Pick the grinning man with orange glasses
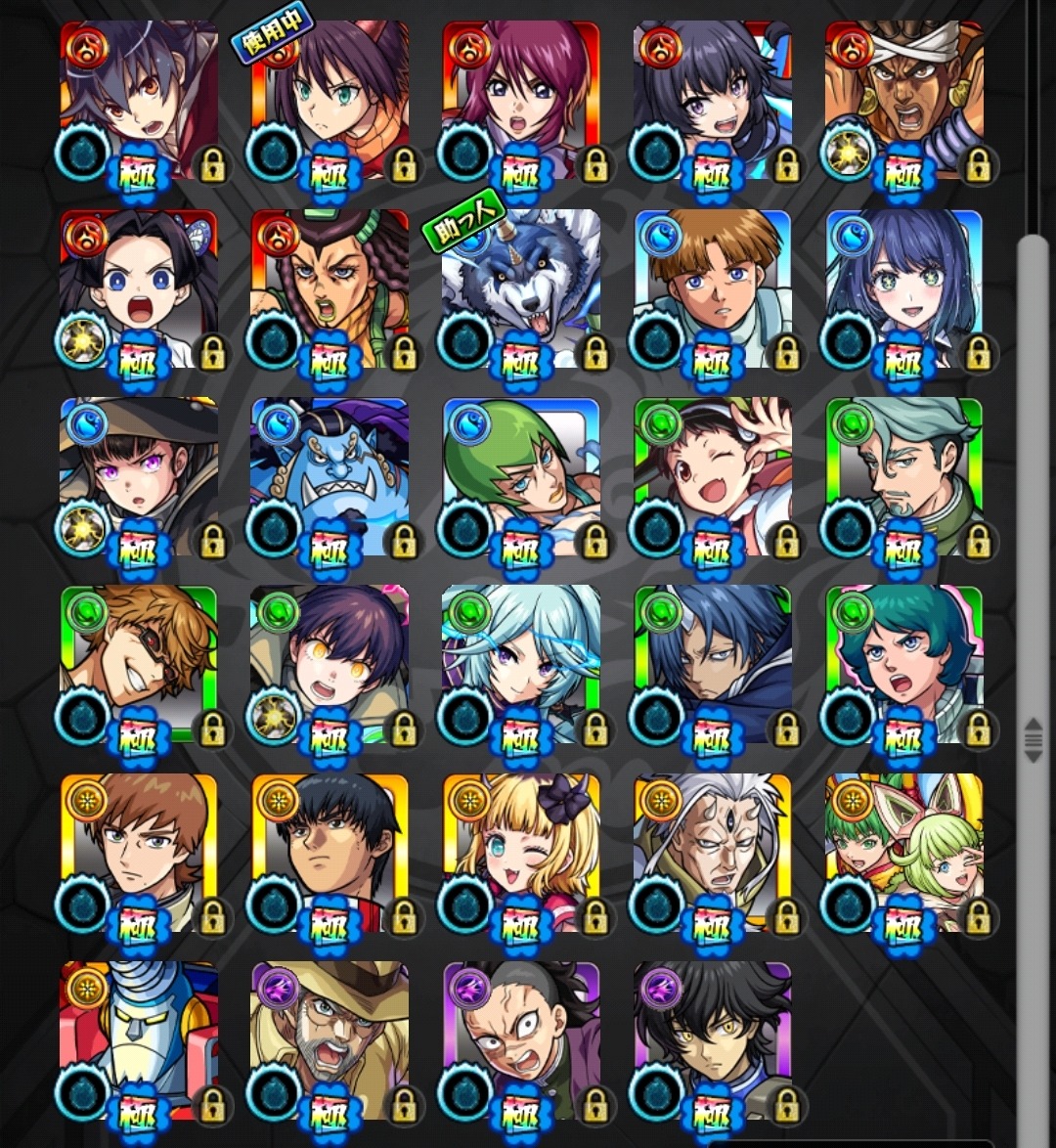The width and height of the screenshot is (1056, 1148). (x=139, y=662)
